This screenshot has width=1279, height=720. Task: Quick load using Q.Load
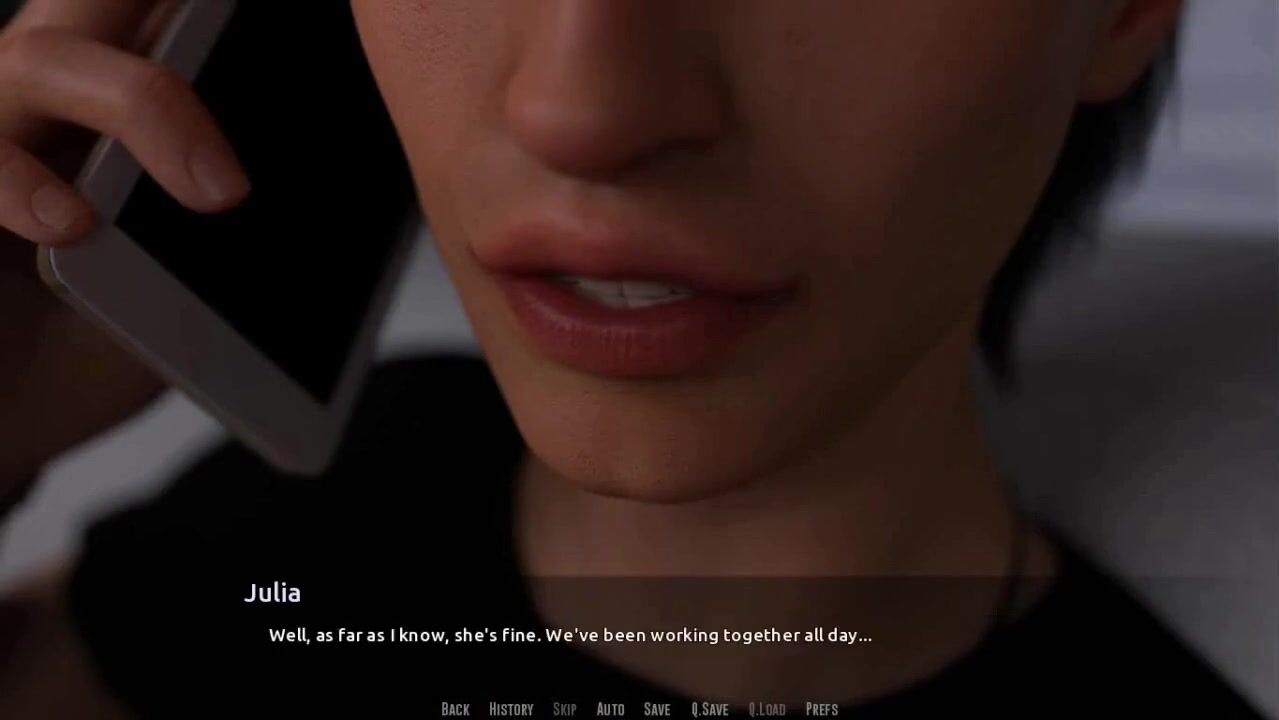(767, 709)
